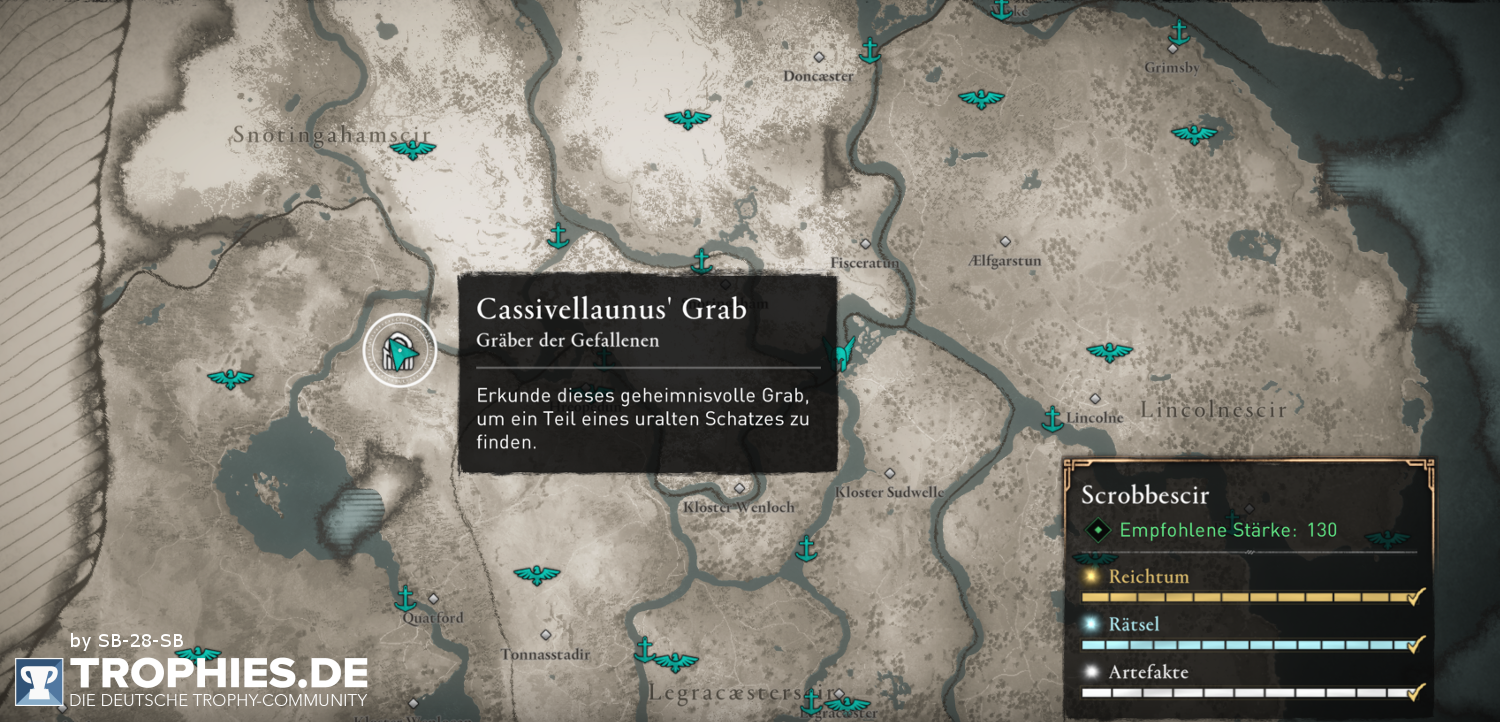The image size is (1500, 722).
Task: Click the anchor icon beside Doncæster
Action: click(870, 49)
